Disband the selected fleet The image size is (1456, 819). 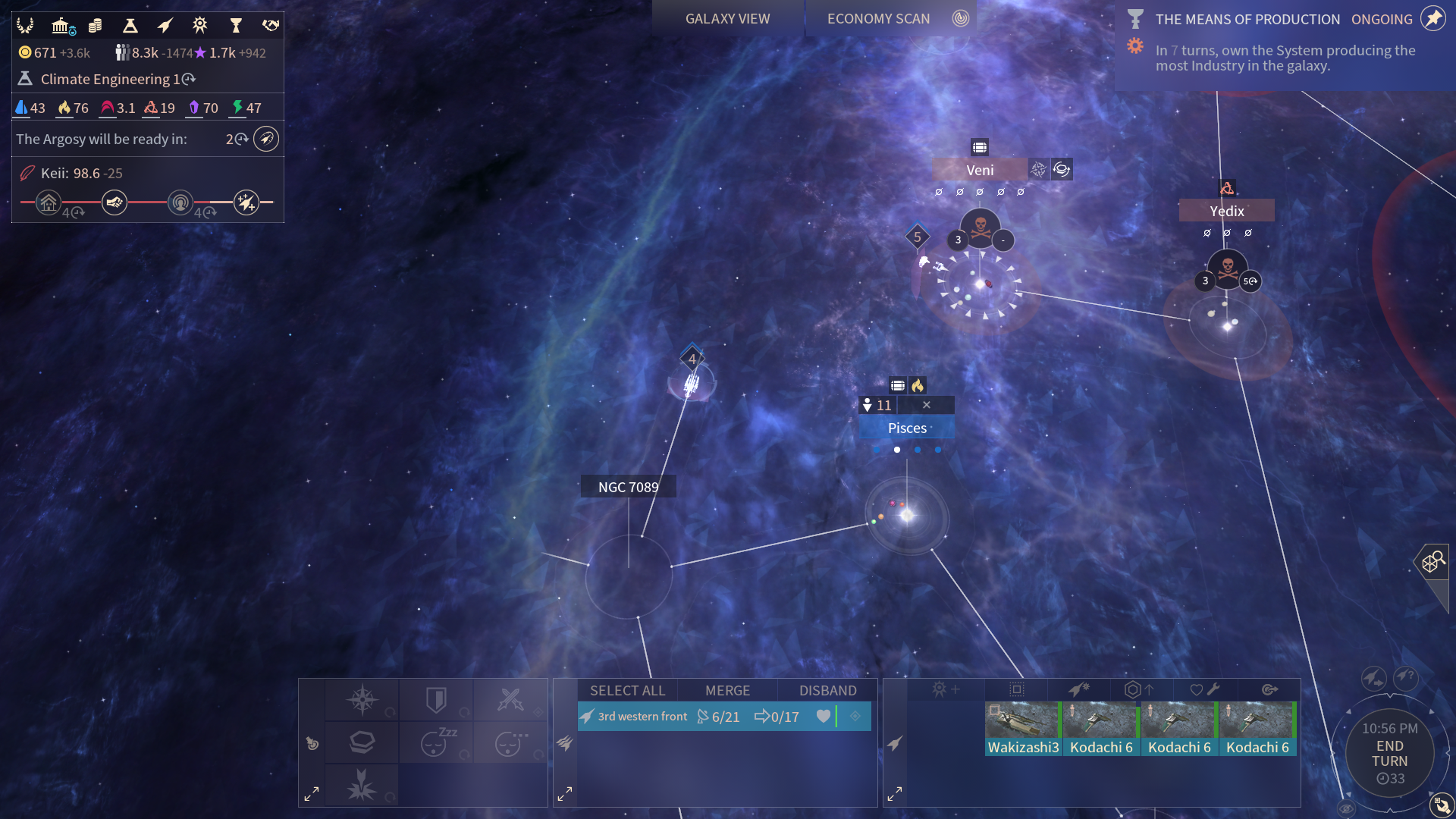pos(827,691)
